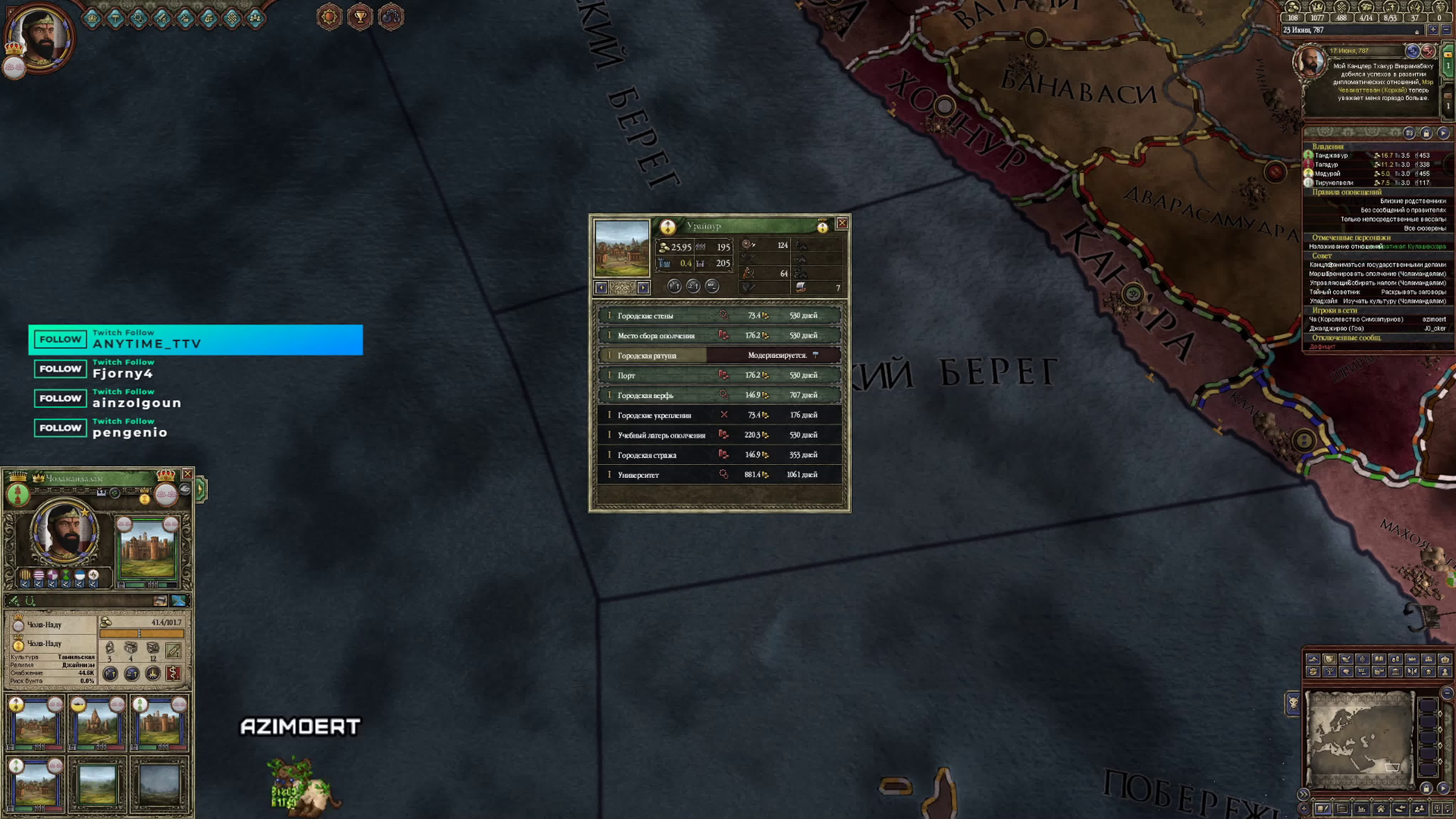Choose the Городские стены building row

tap(719, 315)
